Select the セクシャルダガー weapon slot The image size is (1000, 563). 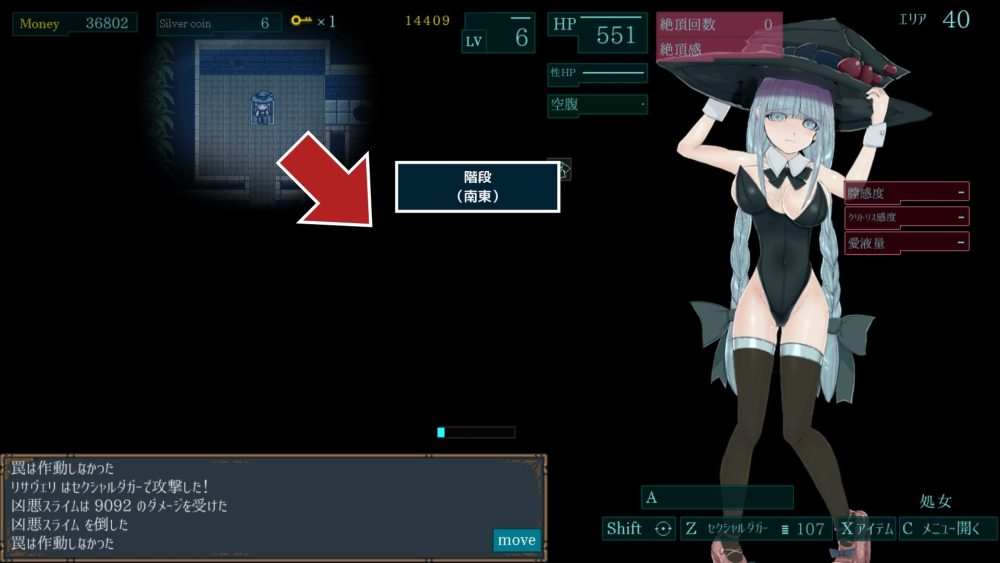coord(756,529)
